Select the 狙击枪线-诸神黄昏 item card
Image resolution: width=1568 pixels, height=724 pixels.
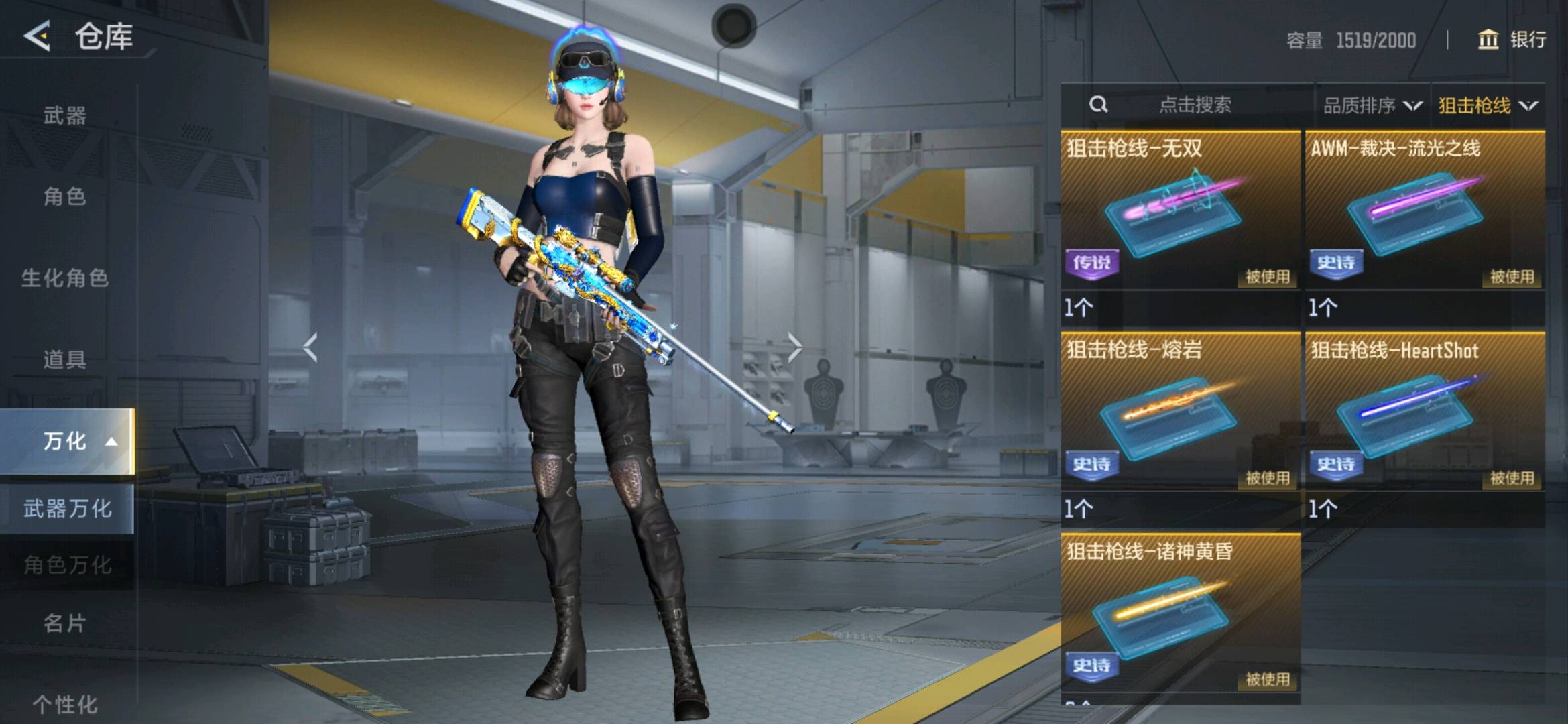tap(1180, 613)
